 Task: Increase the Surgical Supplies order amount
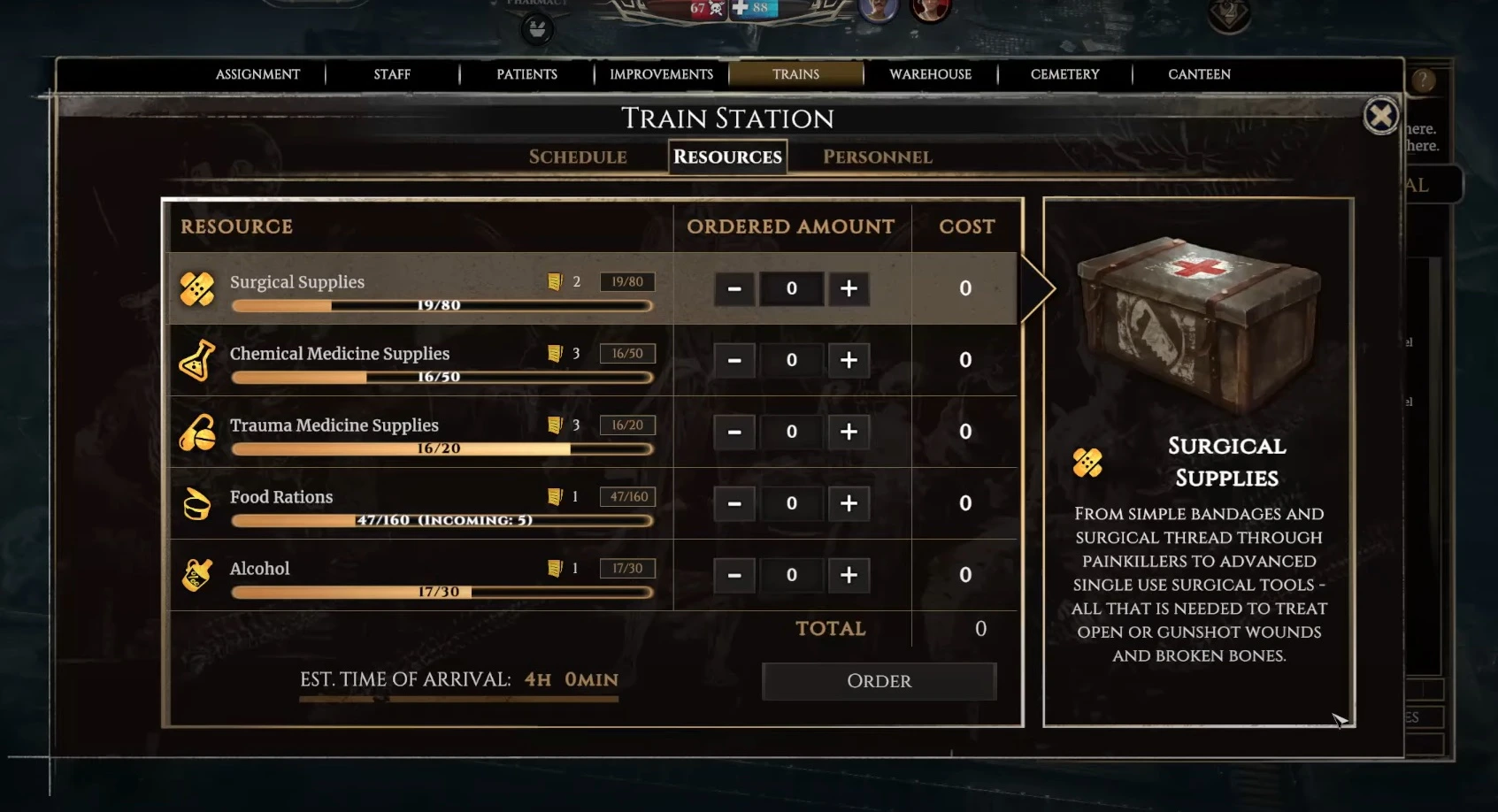tap(849, 288)
